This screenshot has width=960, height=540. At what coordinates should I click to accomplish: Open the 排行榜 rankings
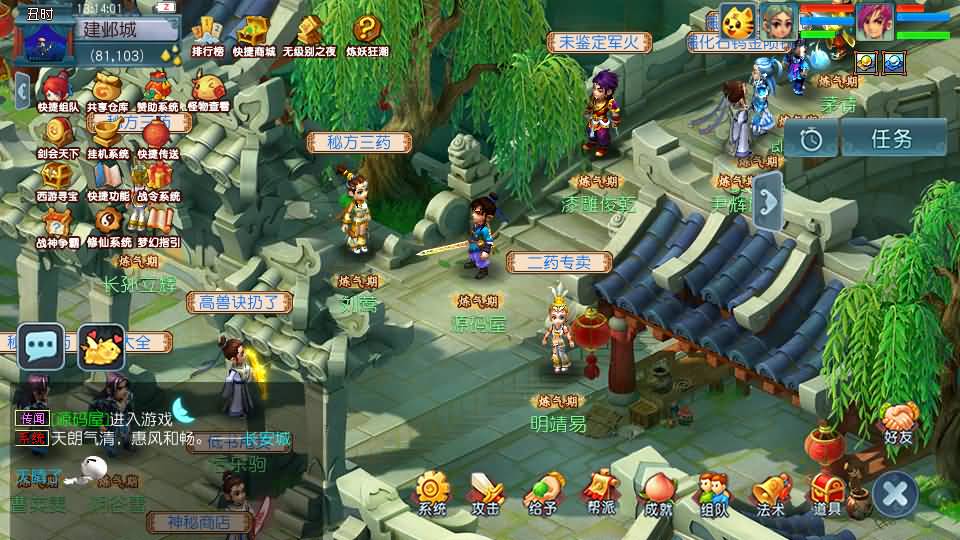point(207,36)
